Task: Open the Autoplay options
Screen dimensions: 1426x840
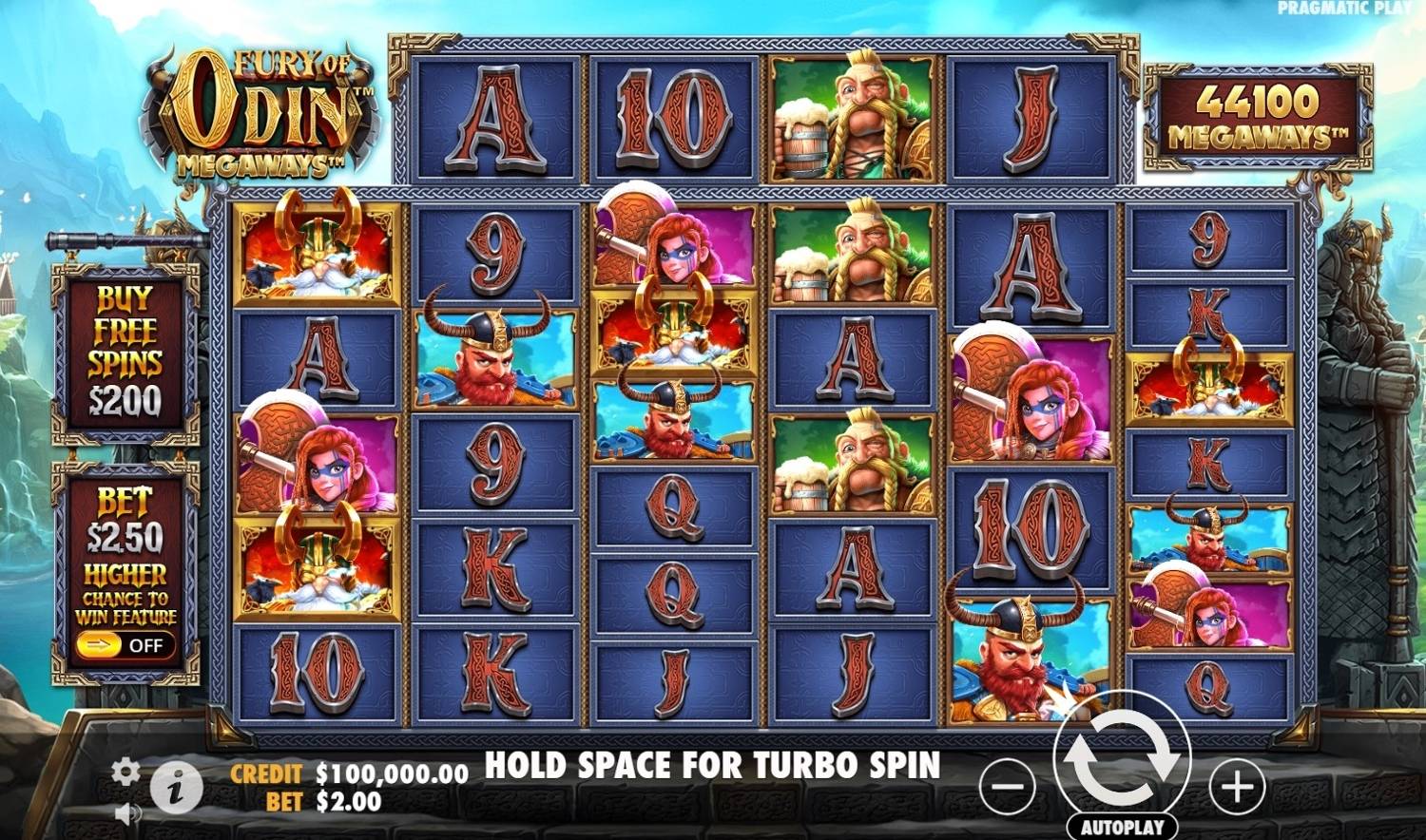Action: [x=1122, y=827]
